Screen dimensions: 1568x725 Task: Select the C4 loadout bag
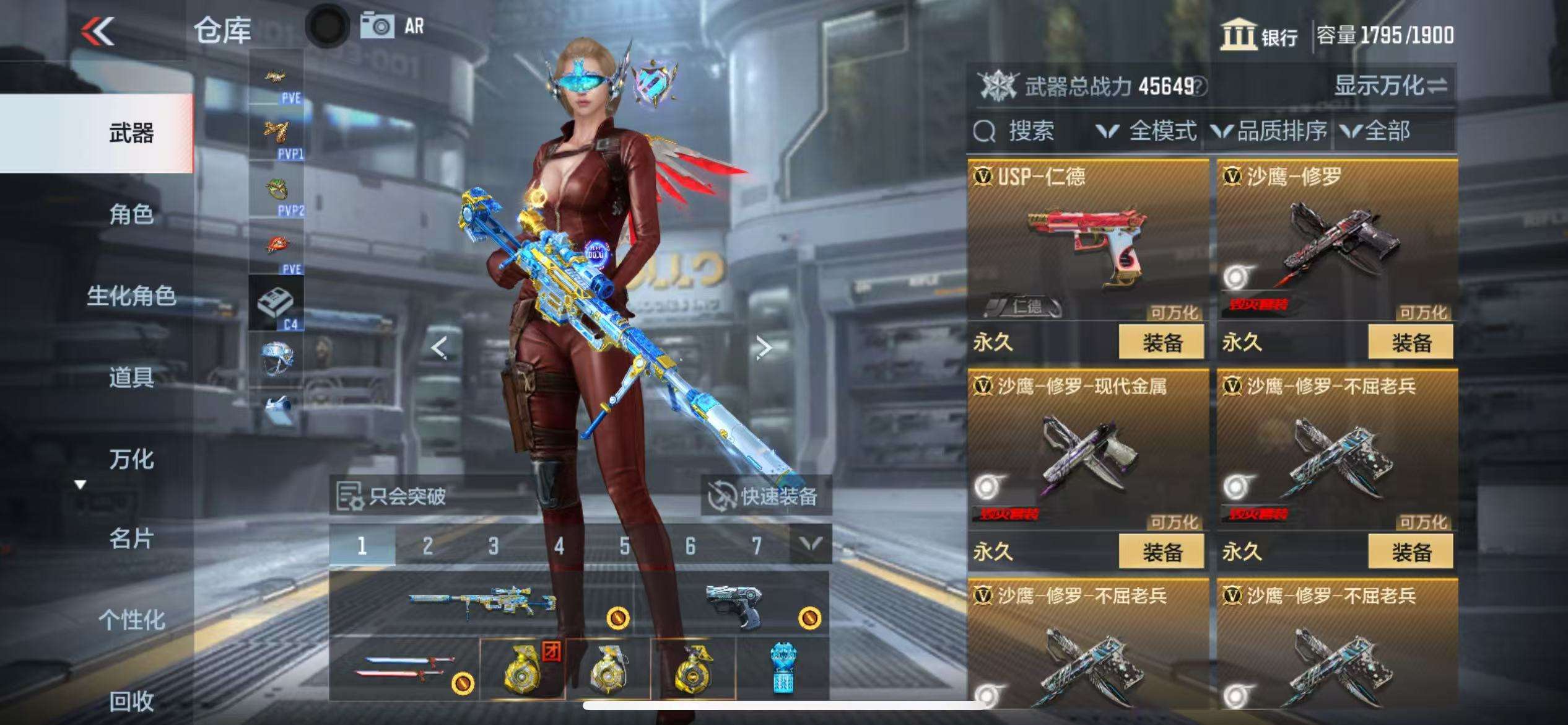click(x=276, y=304)
